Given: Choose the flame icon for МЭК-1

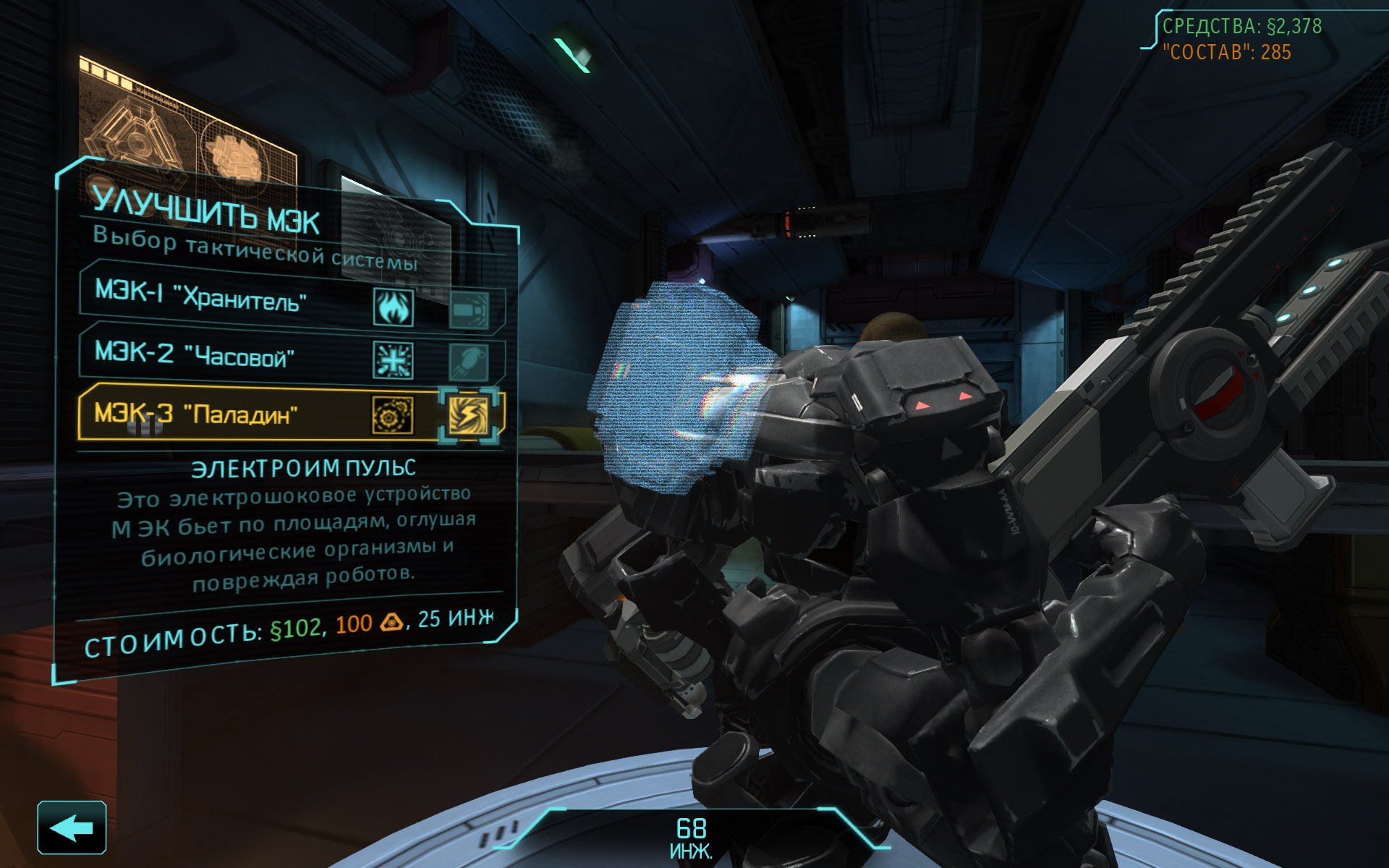Looking at the screenshot, I should pyautogui.click(x=394, y=307).
